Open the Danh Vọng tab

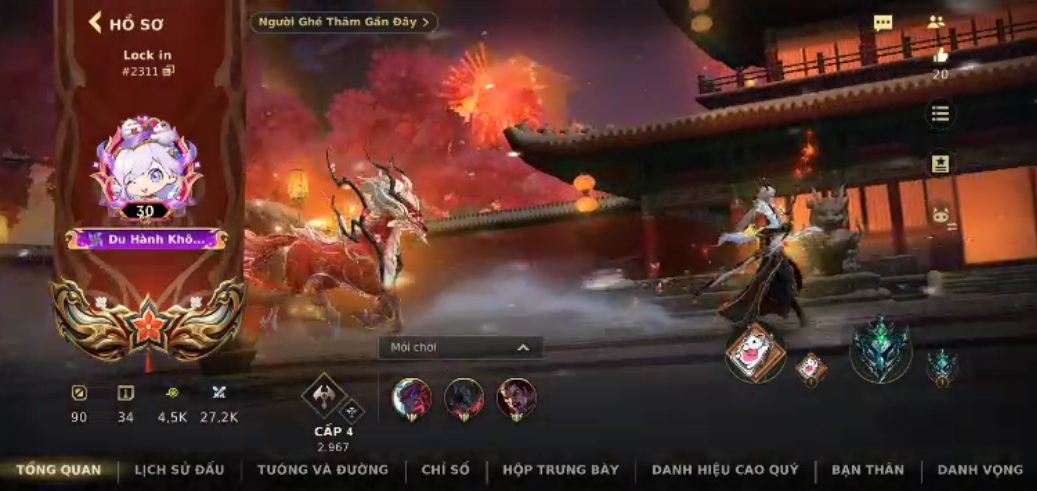click(980, 470)
